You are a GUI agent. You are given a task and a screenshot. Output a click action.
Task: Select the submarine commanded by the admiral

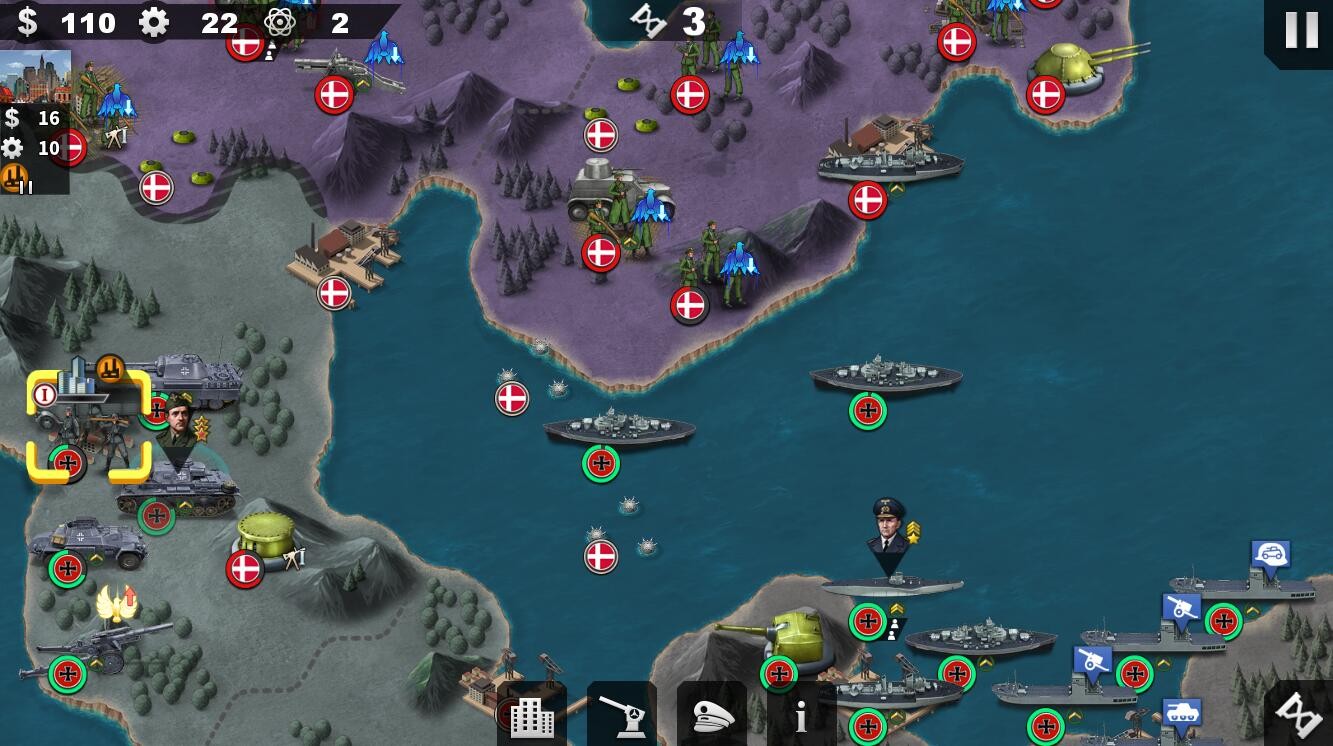coord(890,585)
